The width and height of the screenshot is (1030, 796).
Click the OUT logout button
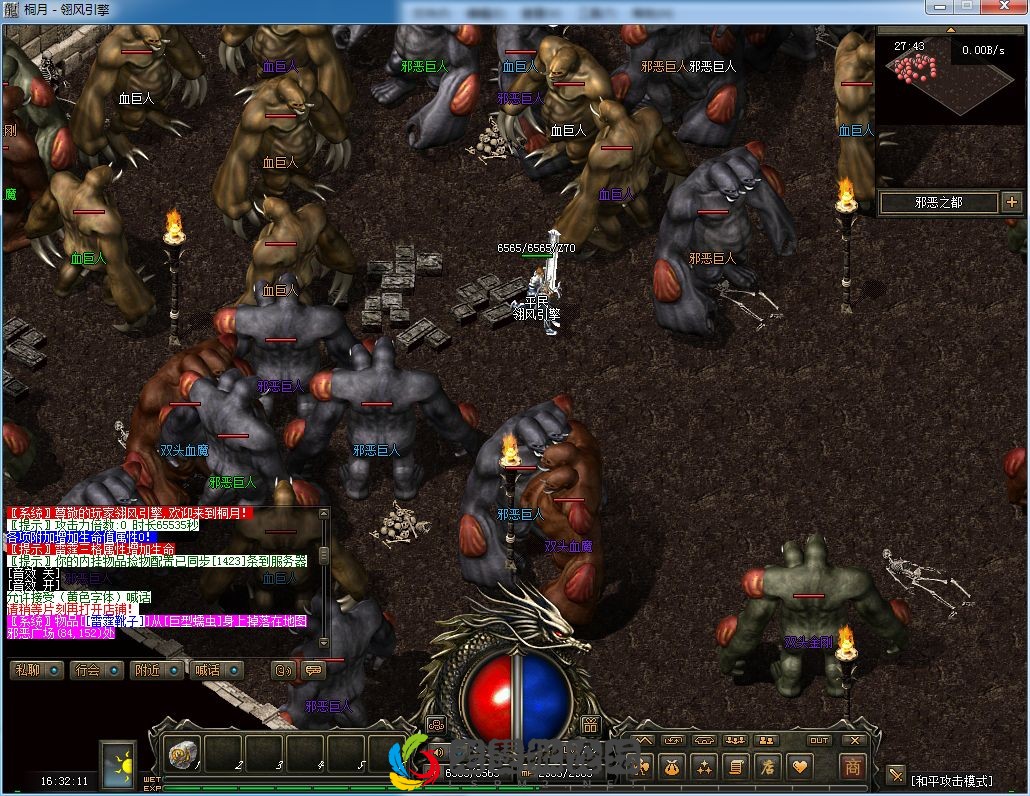point(819,741)
